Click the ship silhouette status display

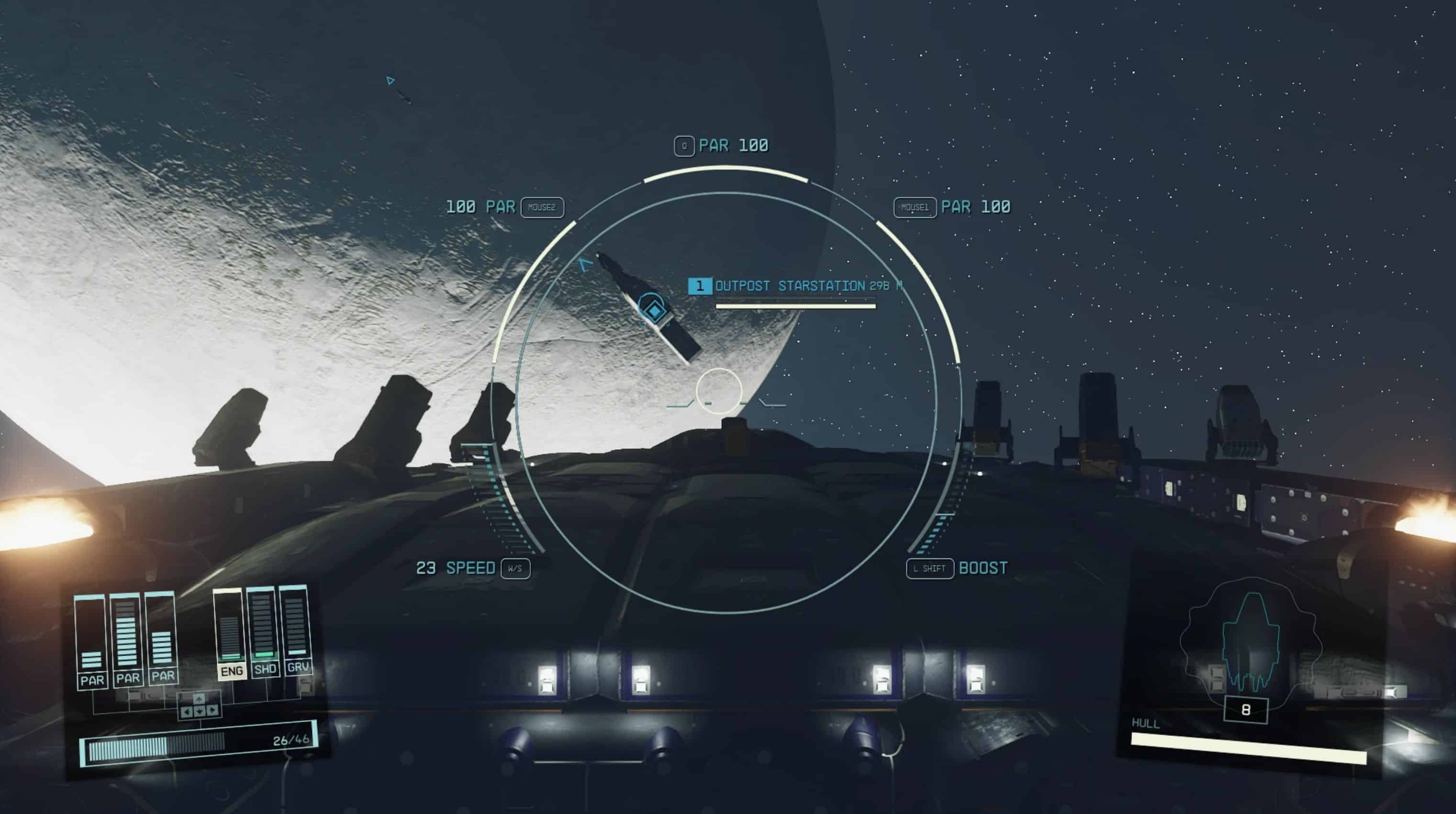pyautogui.click(x=1250, y=645)
